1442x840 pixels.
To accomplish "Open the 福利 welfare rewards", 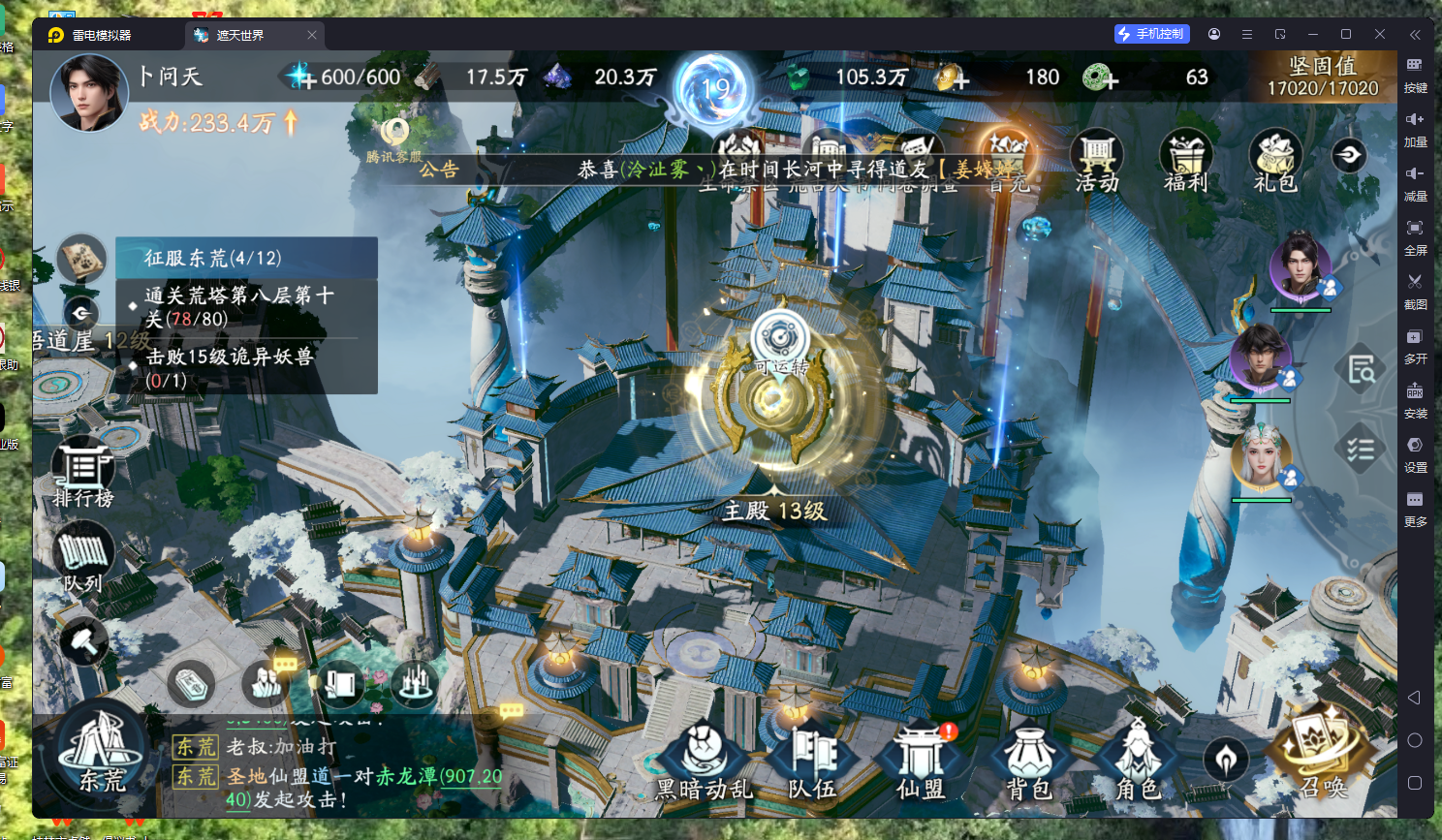I will pos(1186,161).
